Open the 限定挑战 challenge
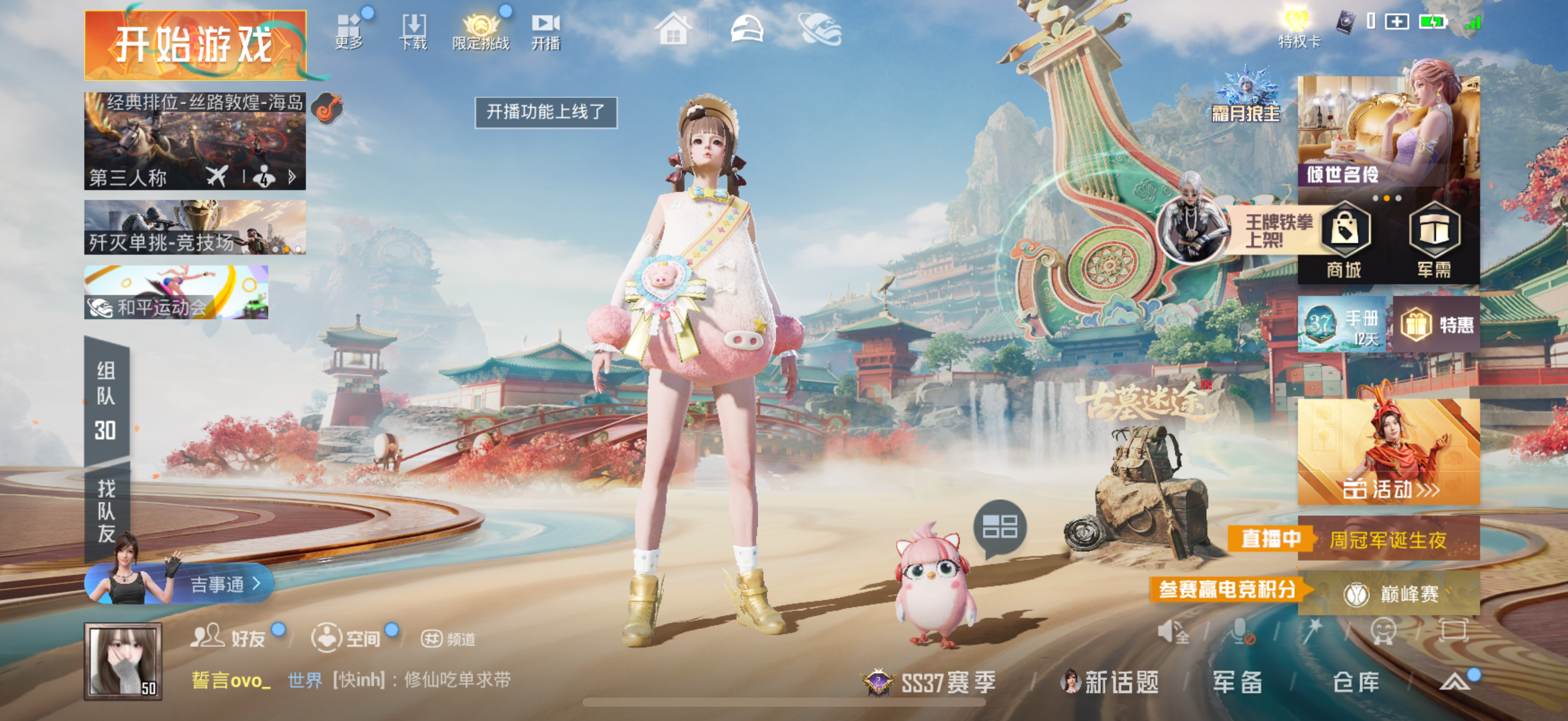Screen dimensions: 1568x721 pos(480,32)
